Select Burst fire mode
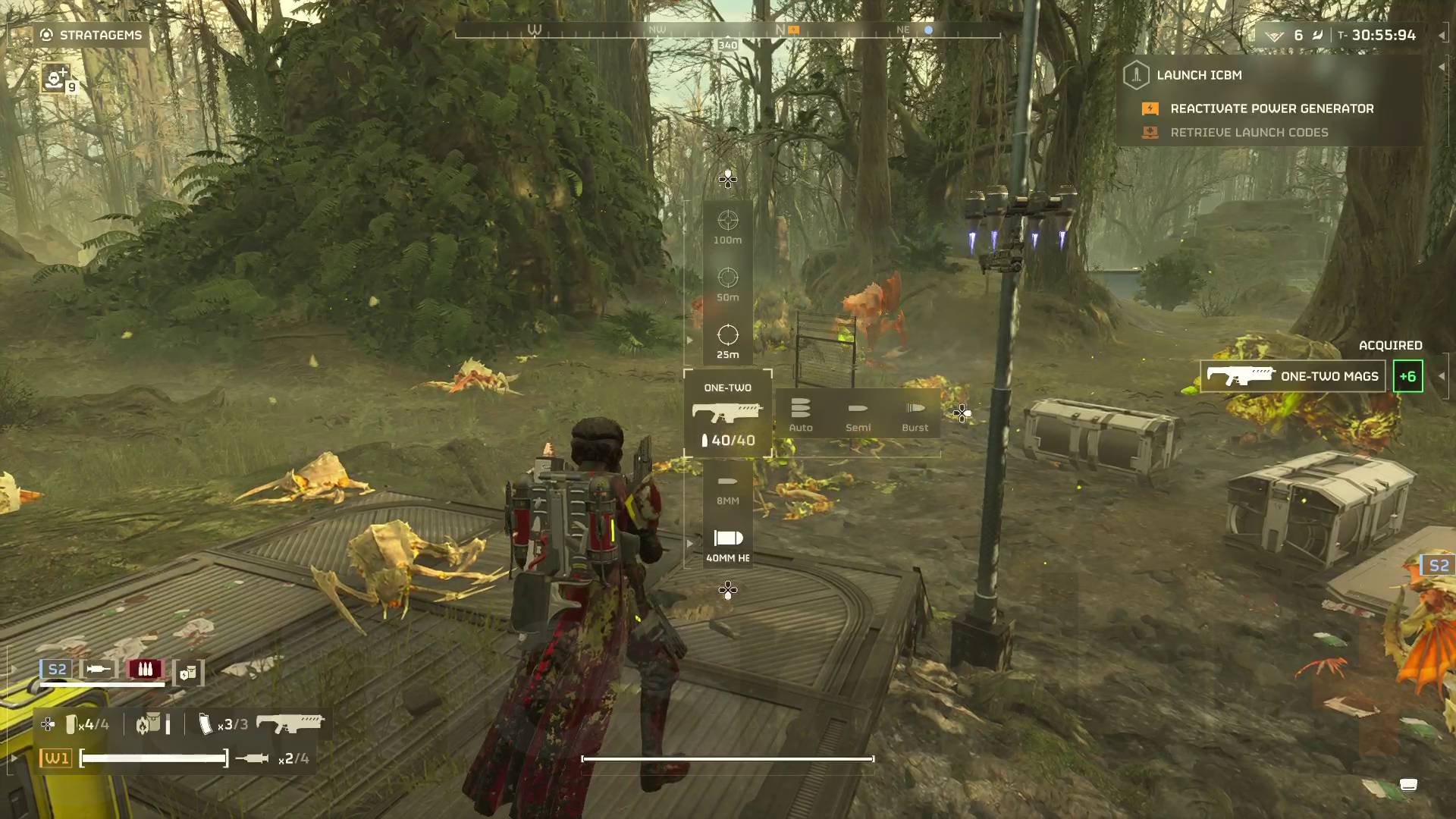 tap(915, 413)
